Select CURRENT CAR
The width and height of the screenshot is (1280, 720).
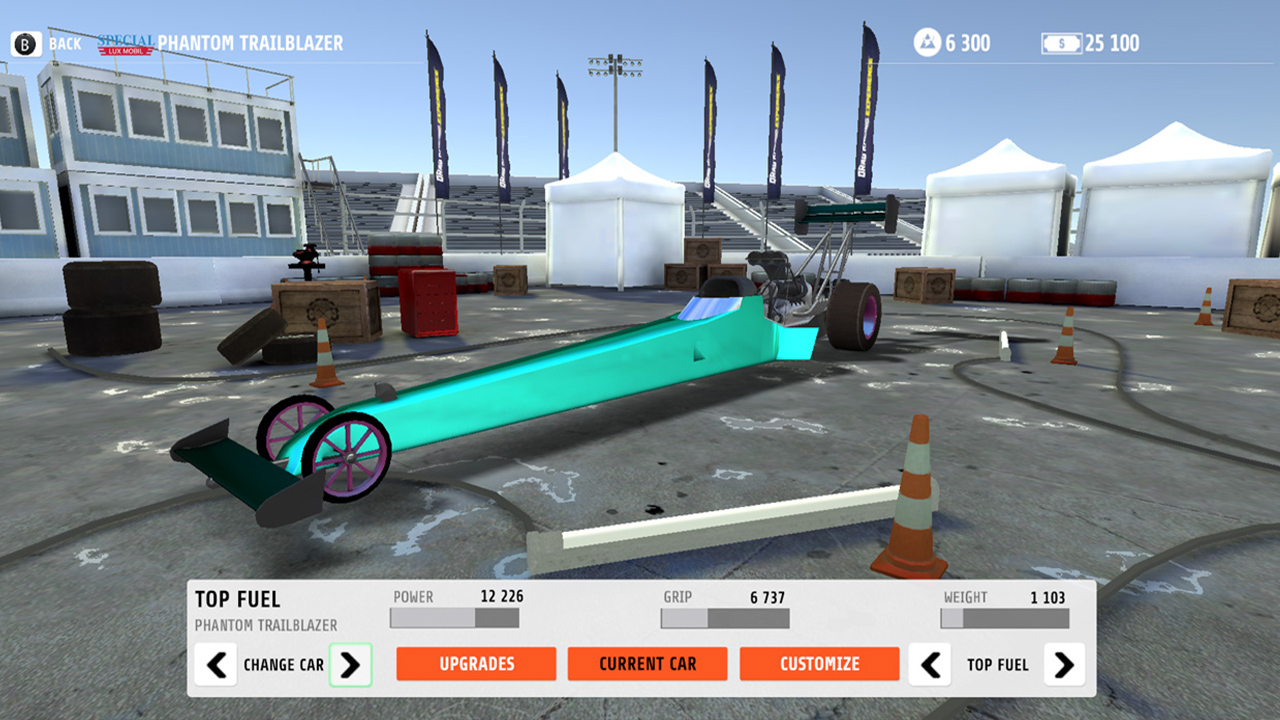tap(647, 663)
